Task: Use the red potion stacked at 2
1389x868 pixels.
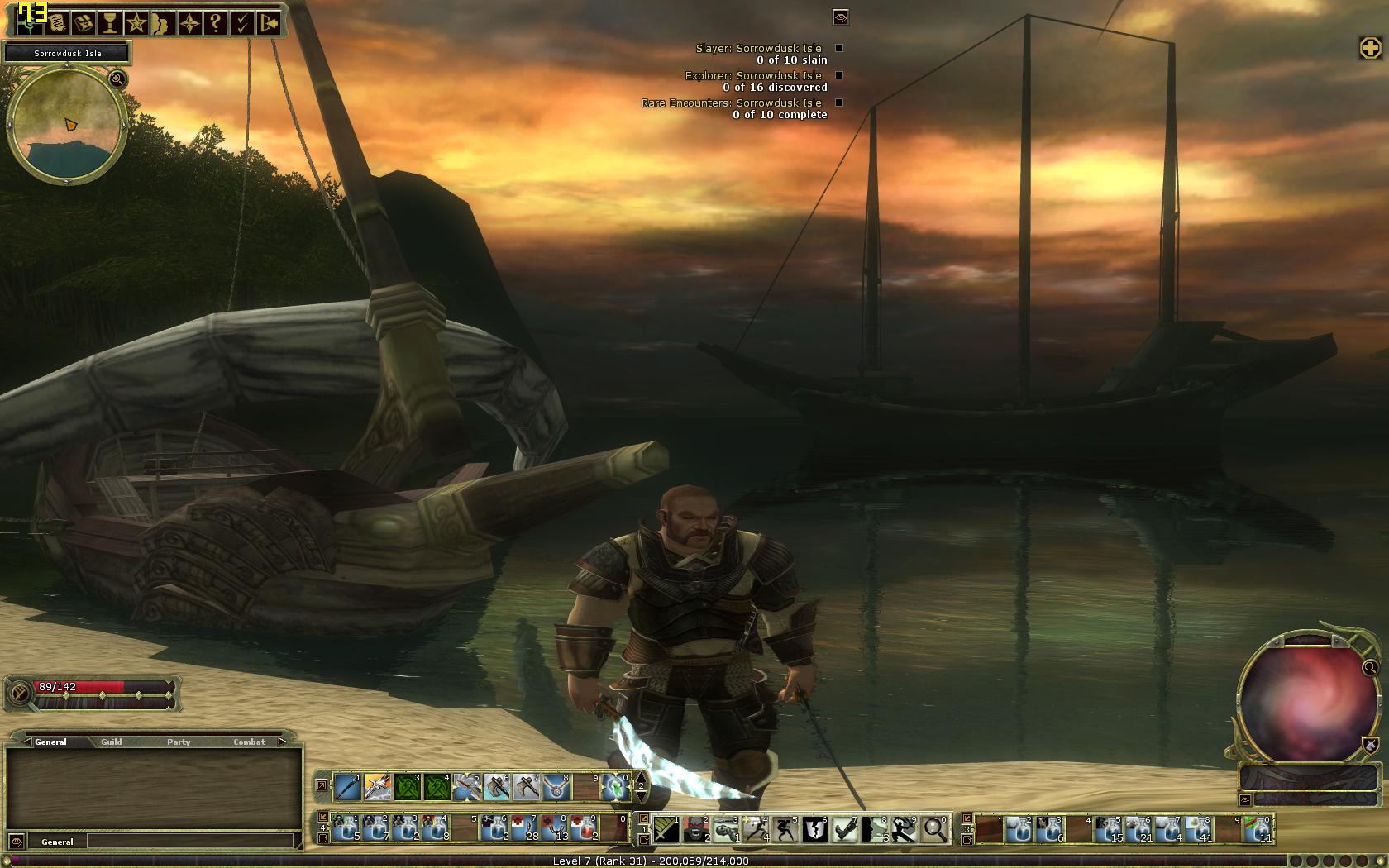Action: pos(585,828)
